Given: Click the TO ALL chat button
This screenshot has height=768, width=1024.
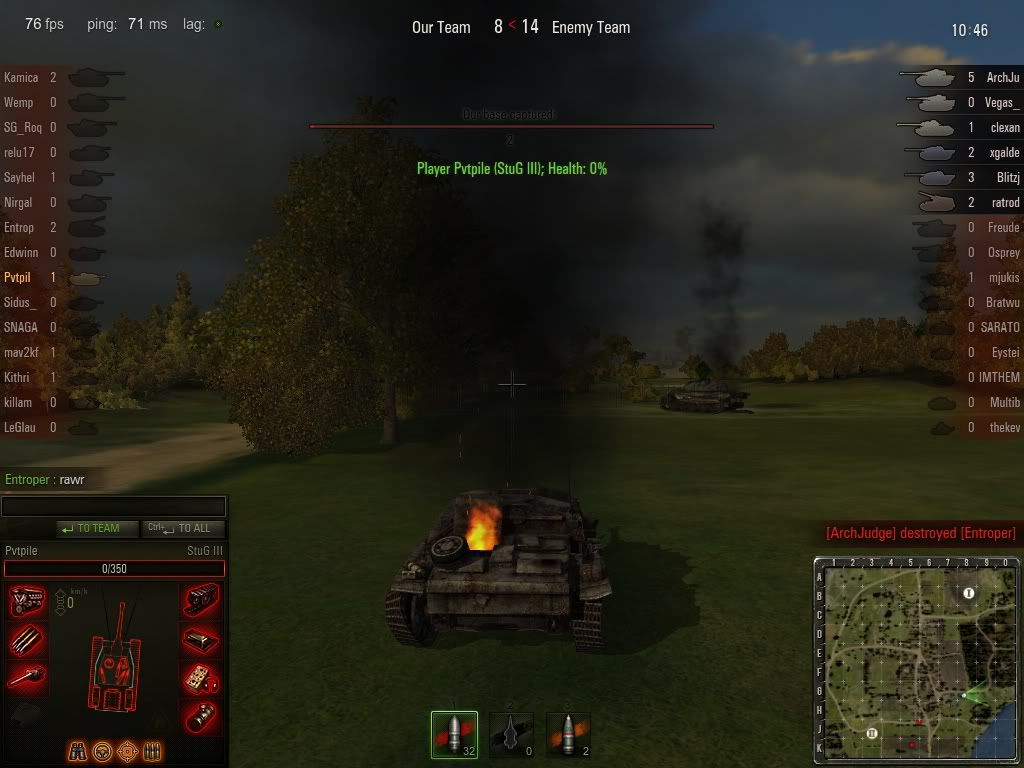Looking at the screenshot, I should [184, 528].
